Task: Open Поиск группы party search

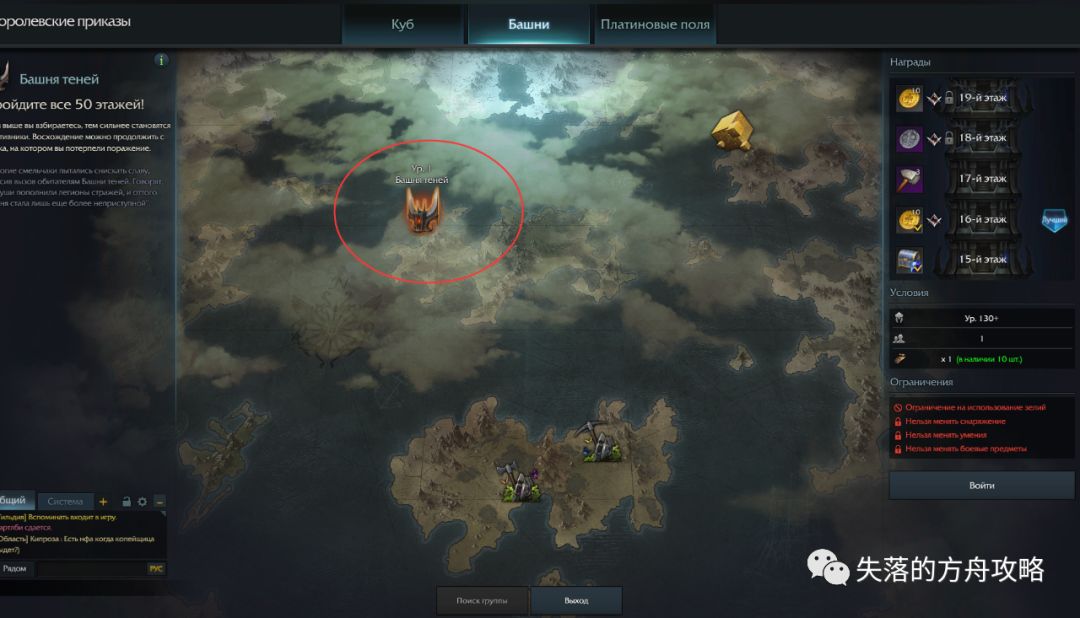Action: pos(481,601)
